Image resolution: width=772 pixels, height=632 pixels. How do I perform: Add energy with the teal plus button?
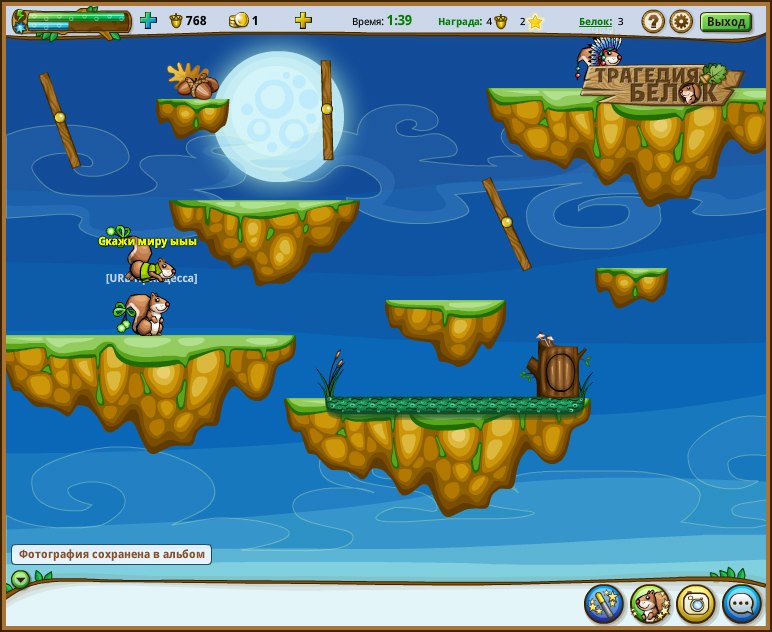pyautogui.click(x=148, y=20)
